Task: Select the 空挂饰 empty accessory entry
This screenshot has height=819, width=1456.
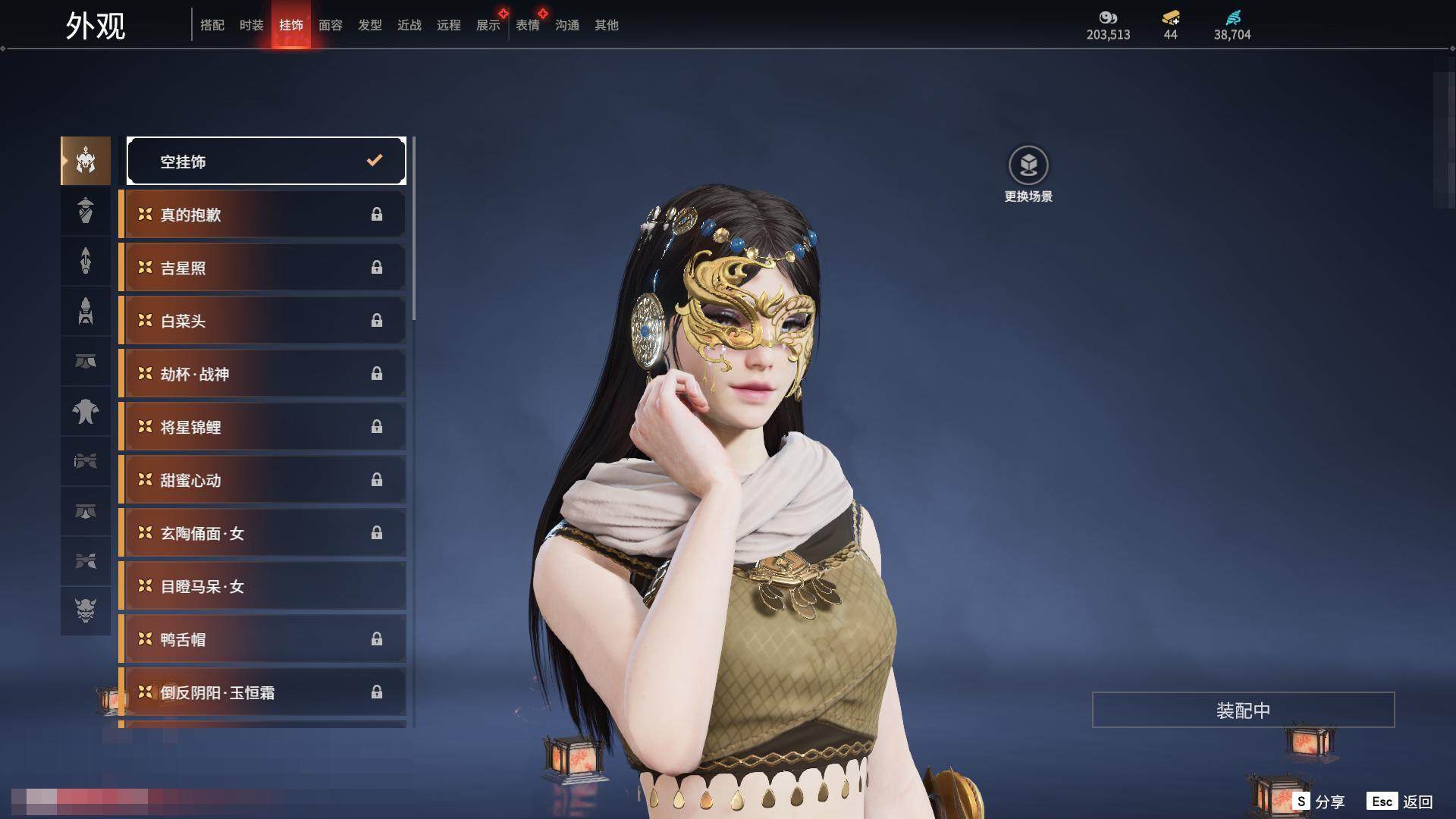Action: [266, 161]
